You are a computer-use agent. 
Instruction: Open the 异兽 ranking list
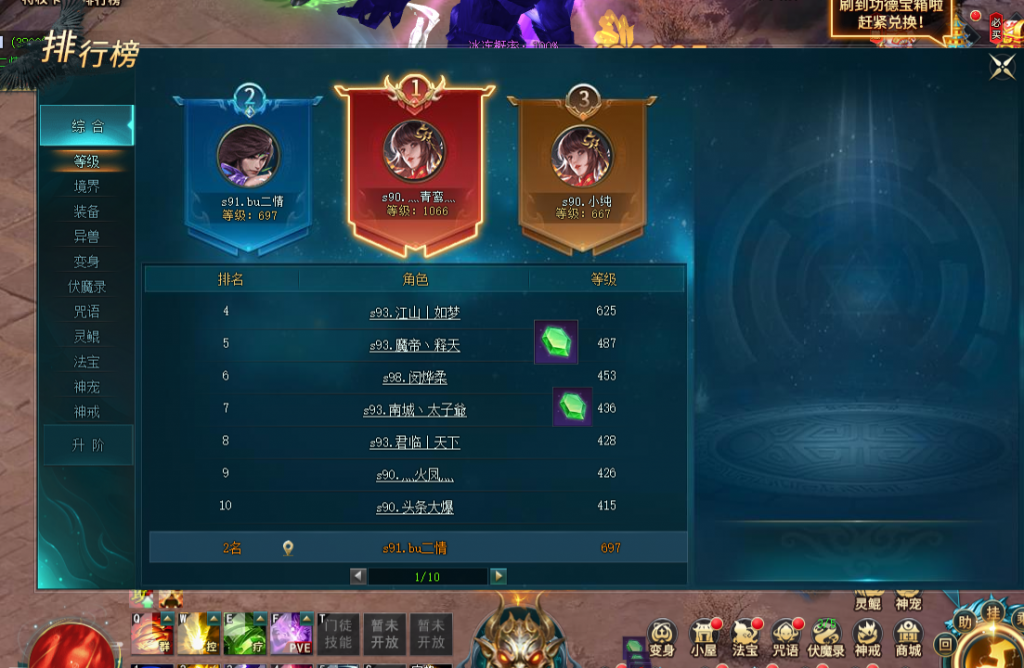point(87,236)
